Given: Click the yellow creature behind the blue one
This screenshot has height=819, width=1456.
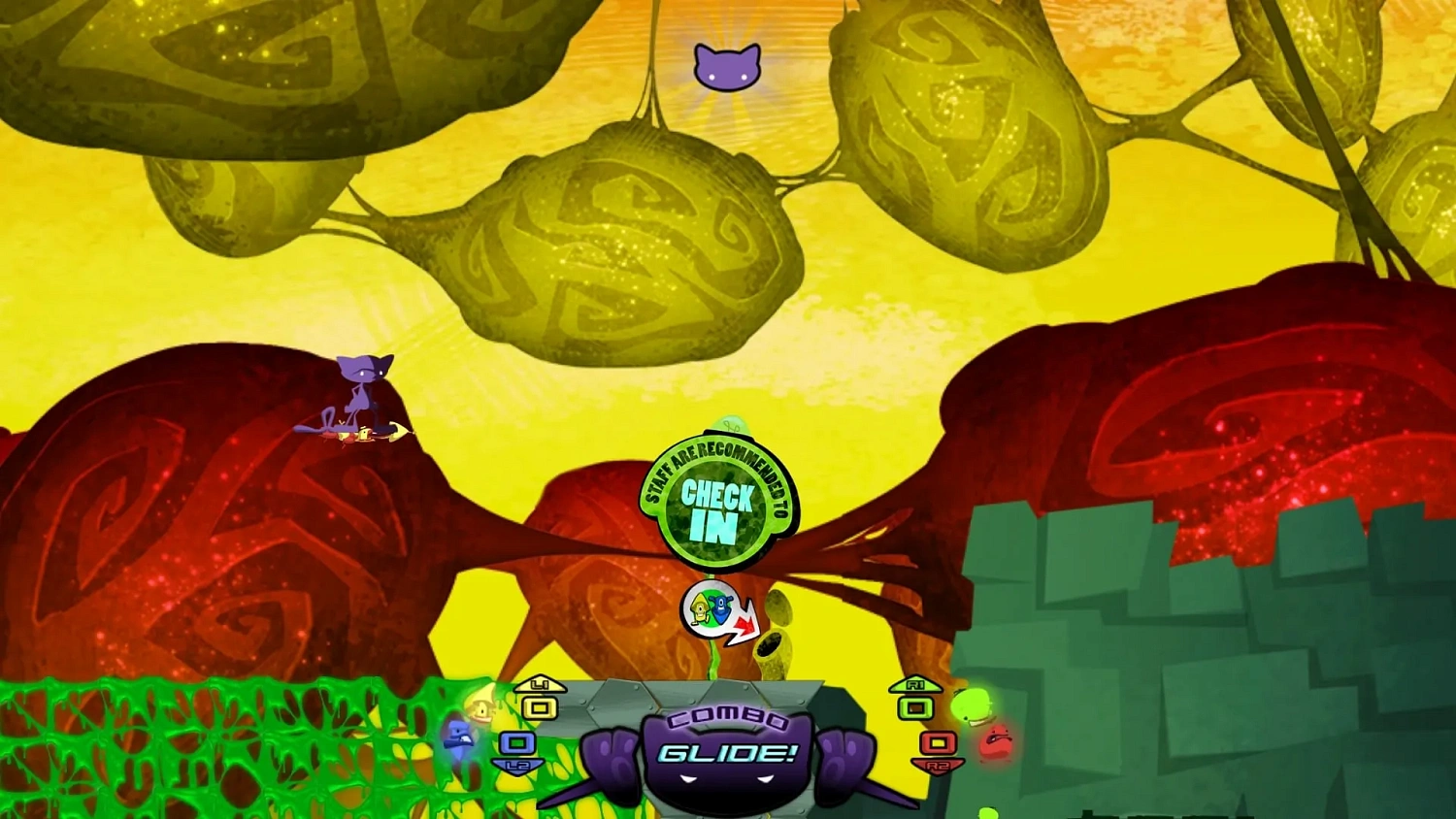Looking at the screenshot, I should [481, 709].
